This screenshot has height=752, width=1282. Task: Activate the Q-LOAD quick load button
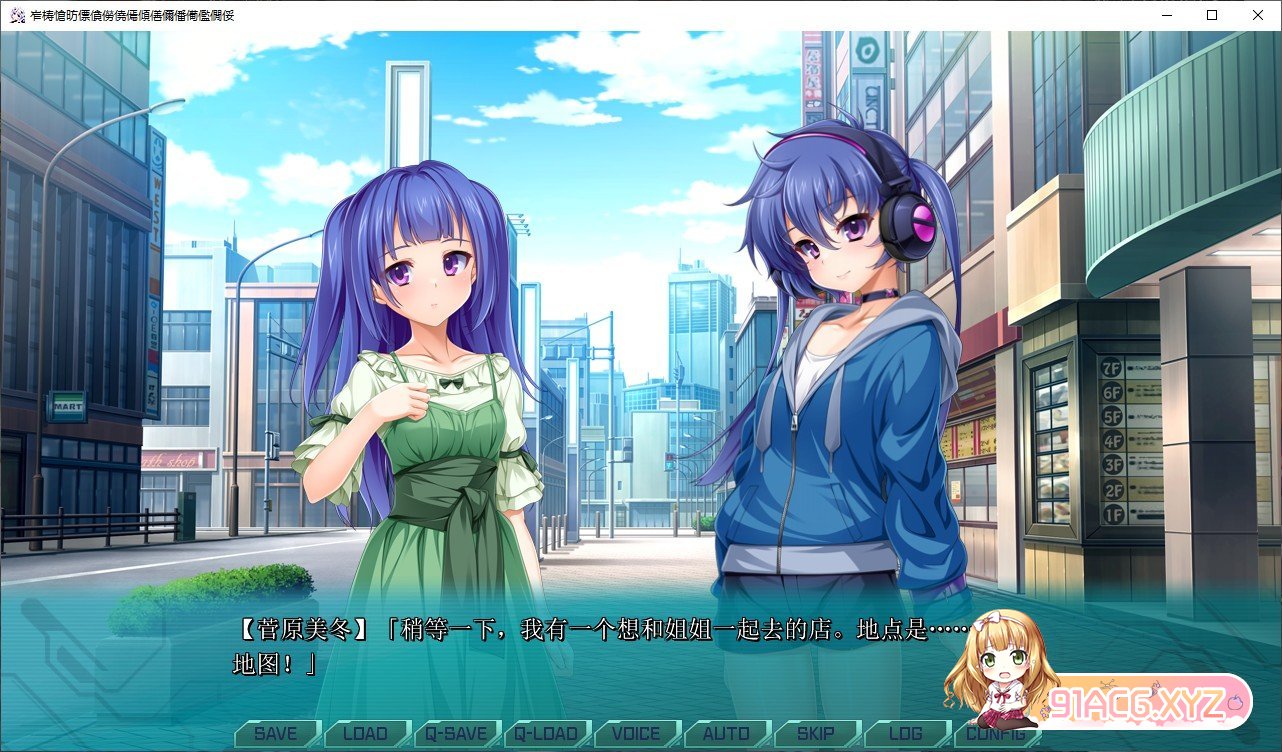click(546, 734)
